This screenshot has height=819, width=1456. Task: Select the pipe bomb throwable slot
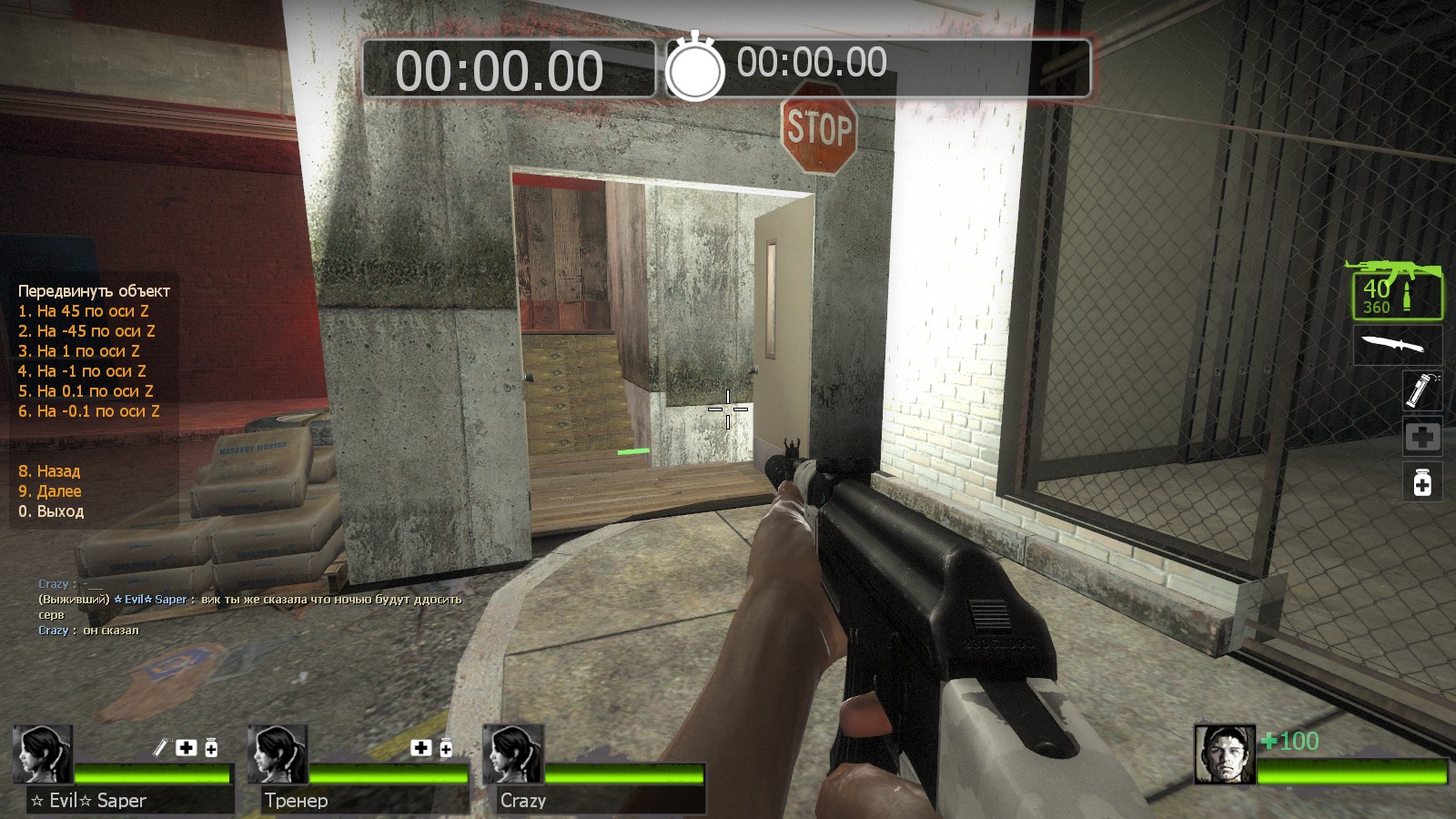(x=1421, y=390)
